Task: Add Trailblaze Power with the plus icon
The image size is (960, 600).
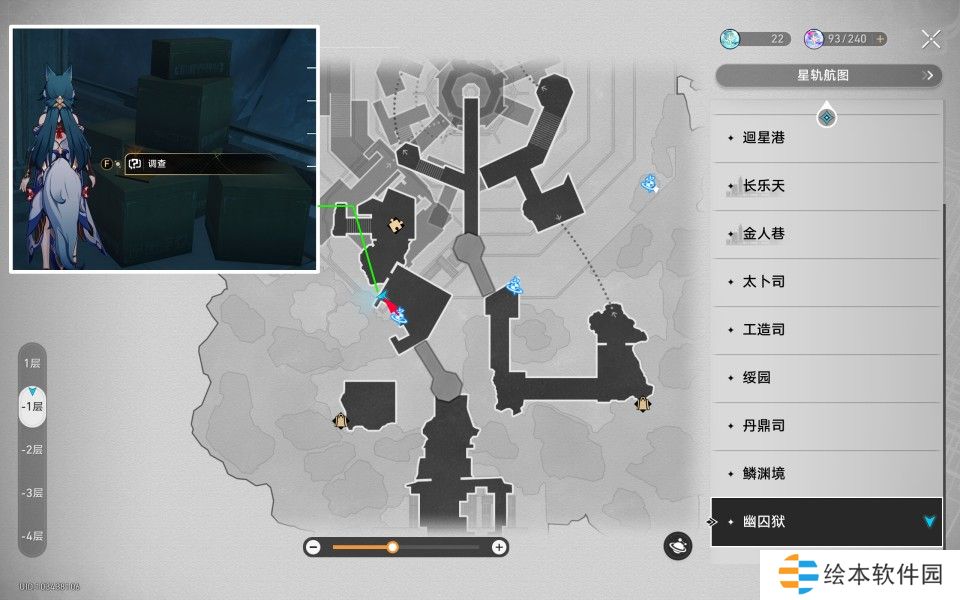Action: click(880, 39)
